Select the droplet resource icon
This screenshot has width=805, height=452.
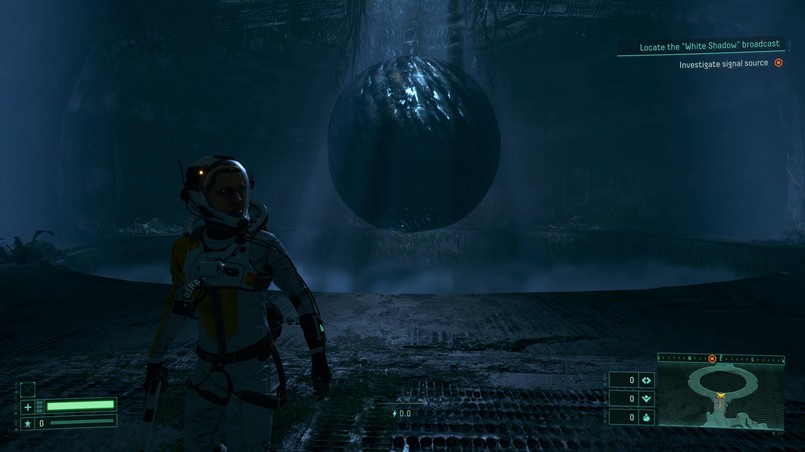tap(646, 417)
